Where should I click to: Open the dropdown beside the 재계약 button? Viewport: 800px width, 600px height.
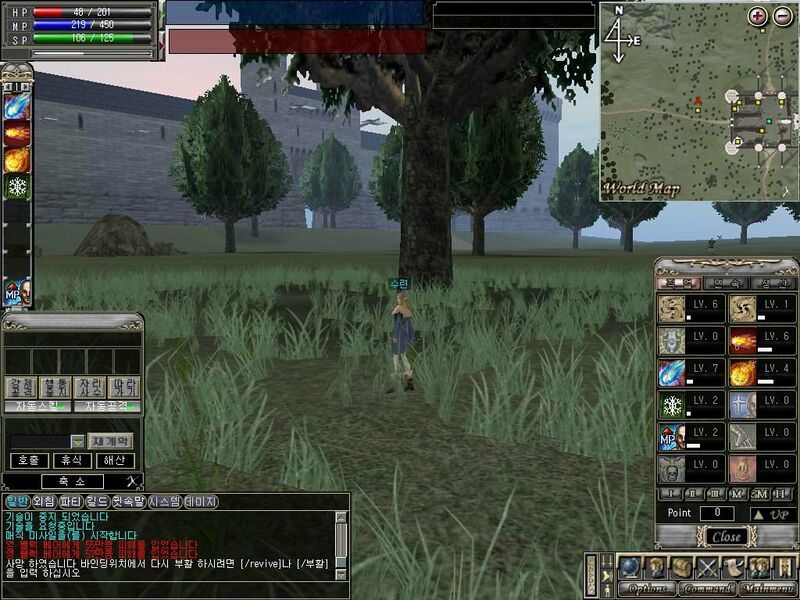click(77, 441)
